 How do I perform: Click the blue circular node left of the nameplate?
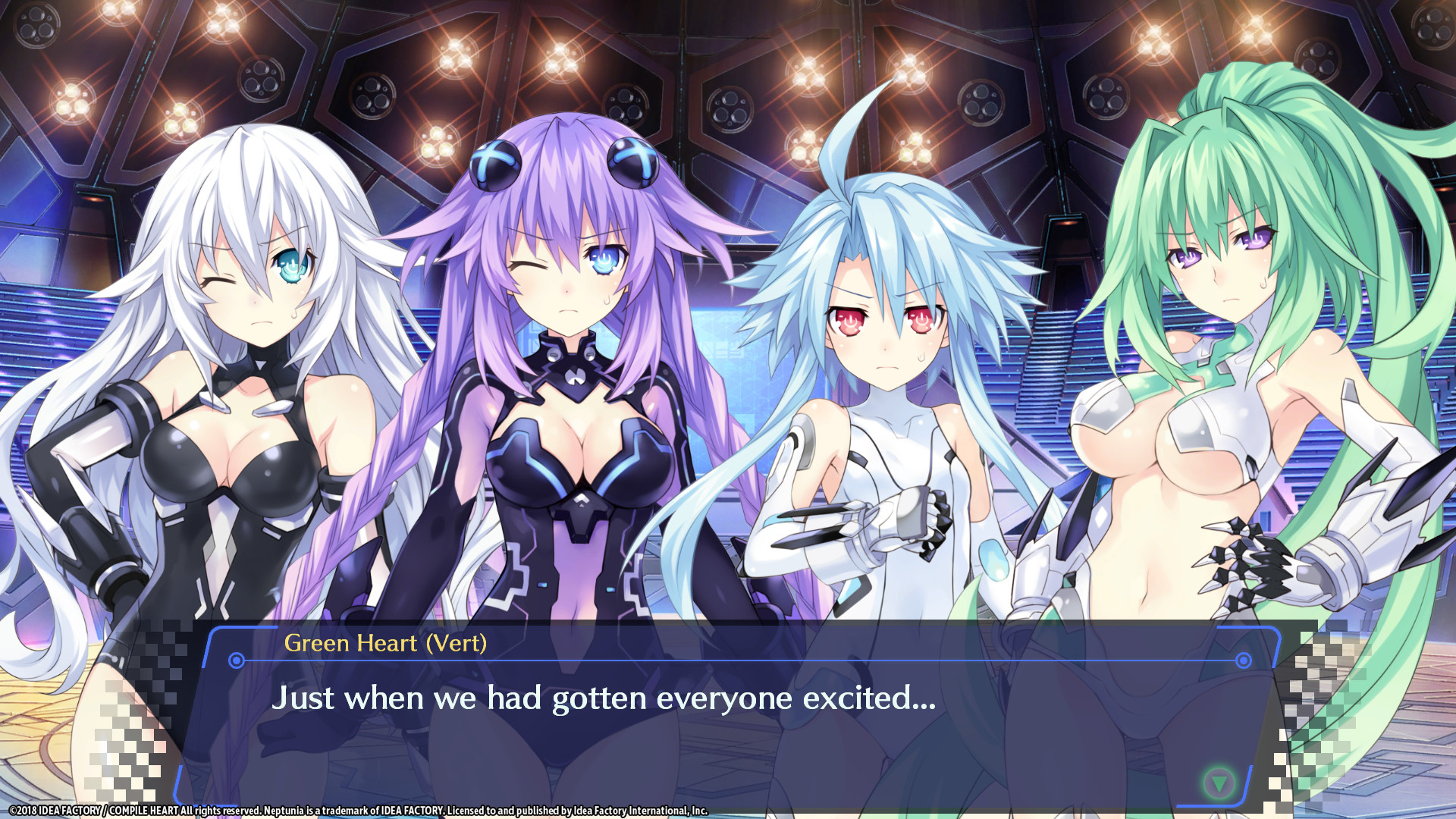(x=235, y=662)
